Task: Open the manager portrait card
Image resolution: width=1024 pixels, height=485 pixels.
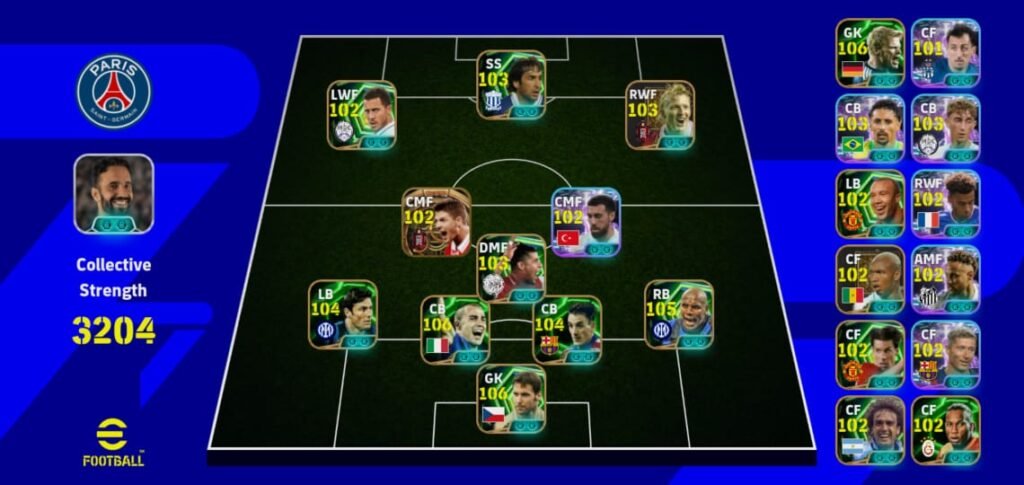Action: point(113,194)
